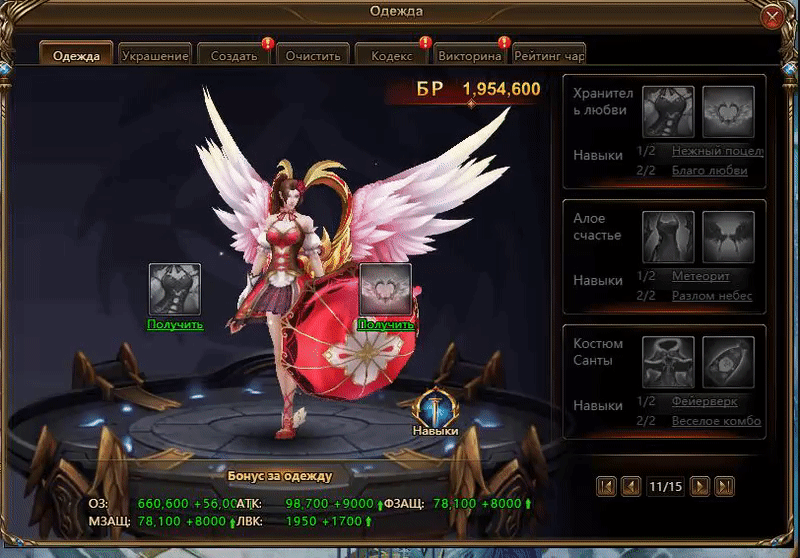Viewport: 800px width, 558px height.
Task: Jump to the last page
Action: pos(726,487)
